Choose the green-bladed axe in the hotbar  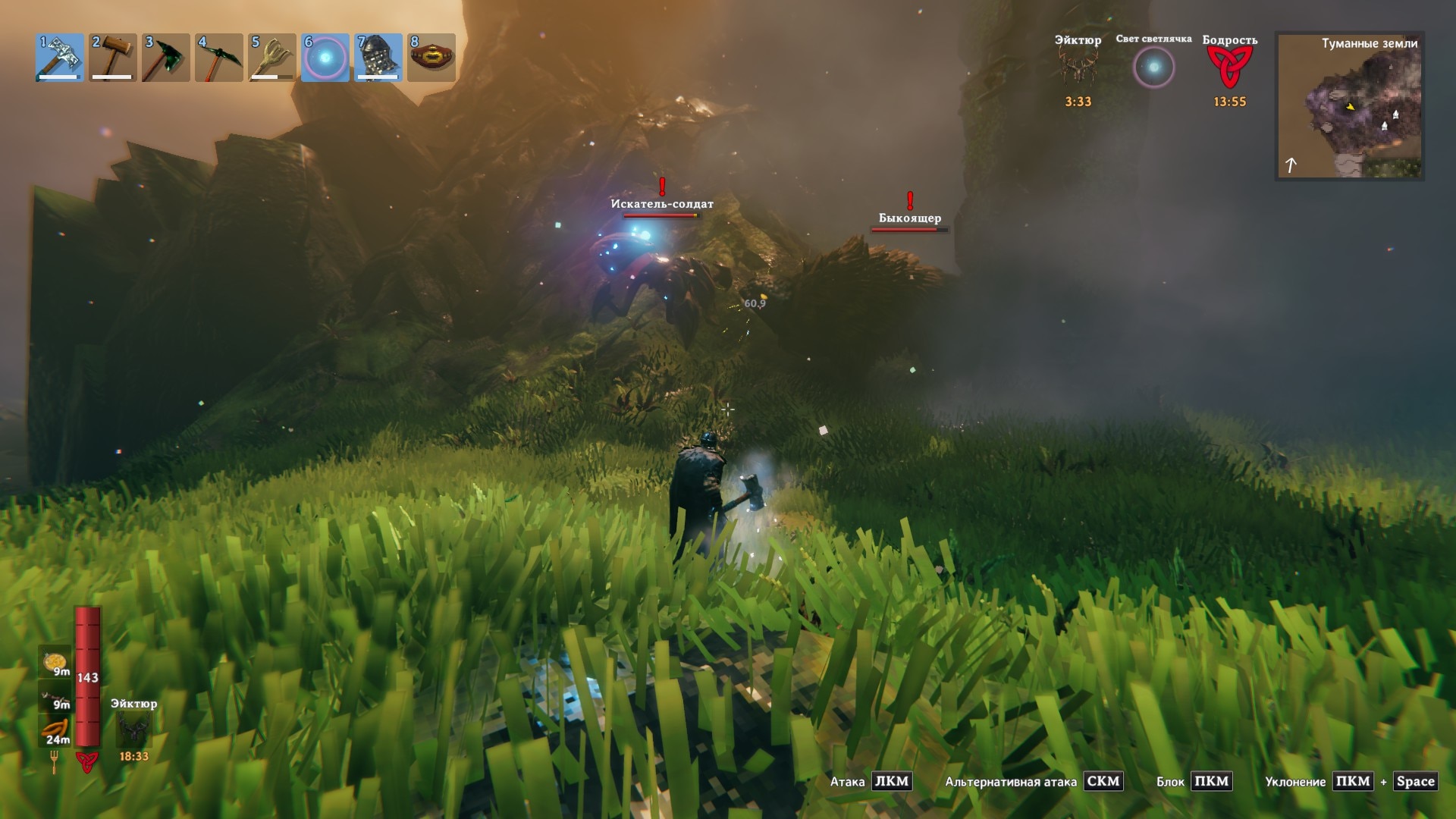click(166, 58)
